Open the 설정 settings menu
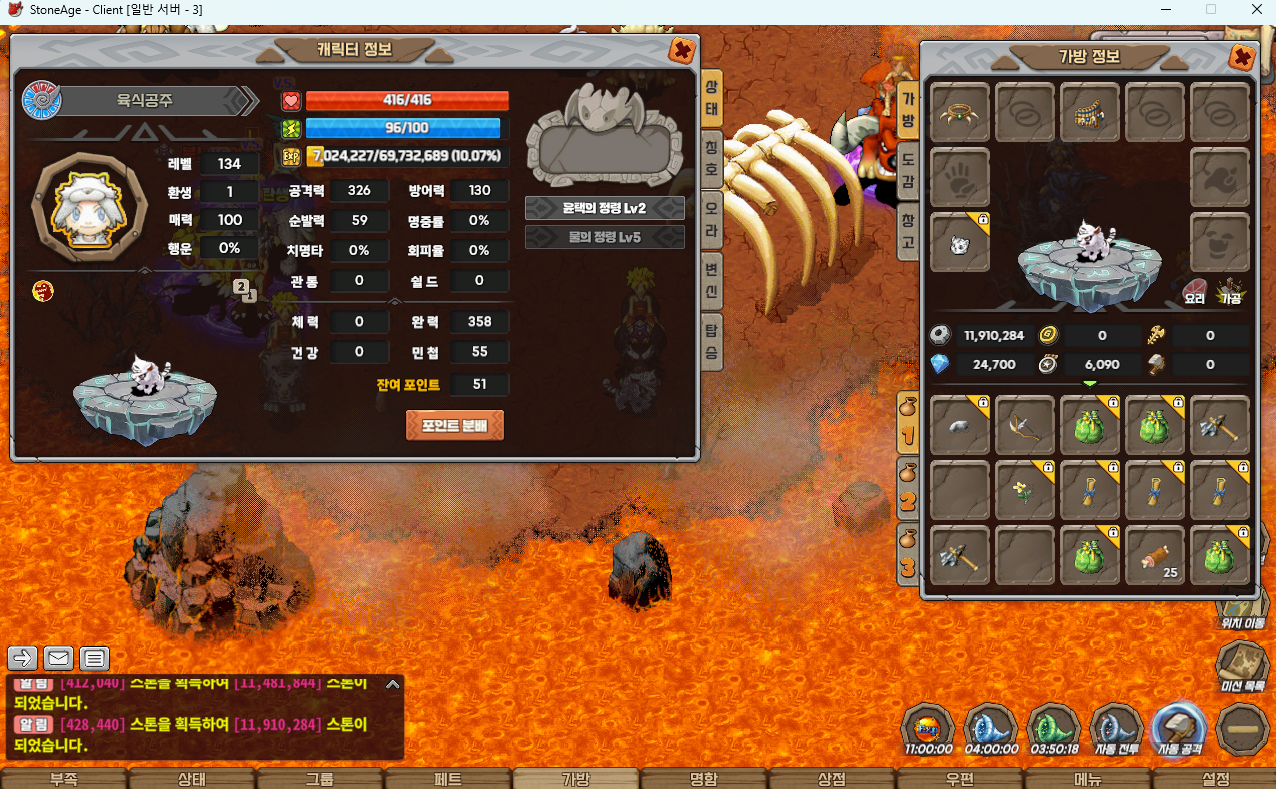Screen dimensions: 1276x789 (x=1215, y=779)
